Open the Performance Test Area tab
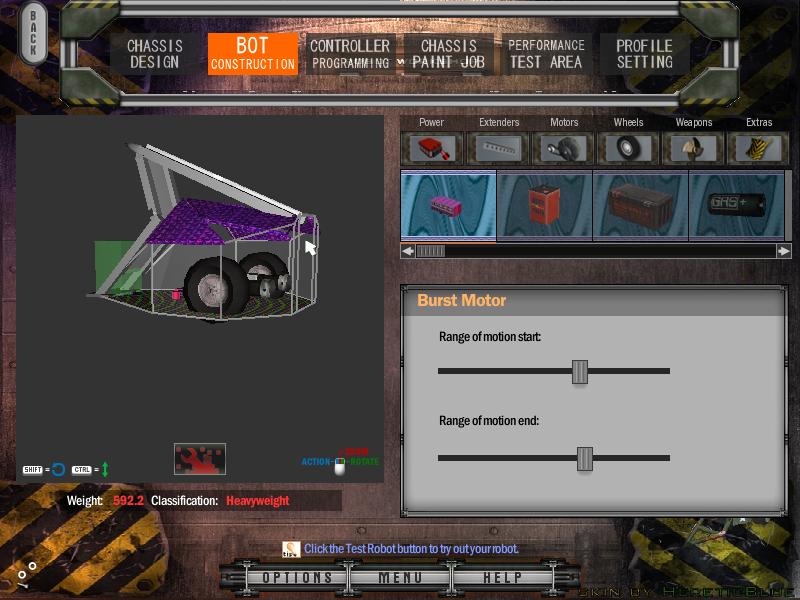 (x=546, y=54)
